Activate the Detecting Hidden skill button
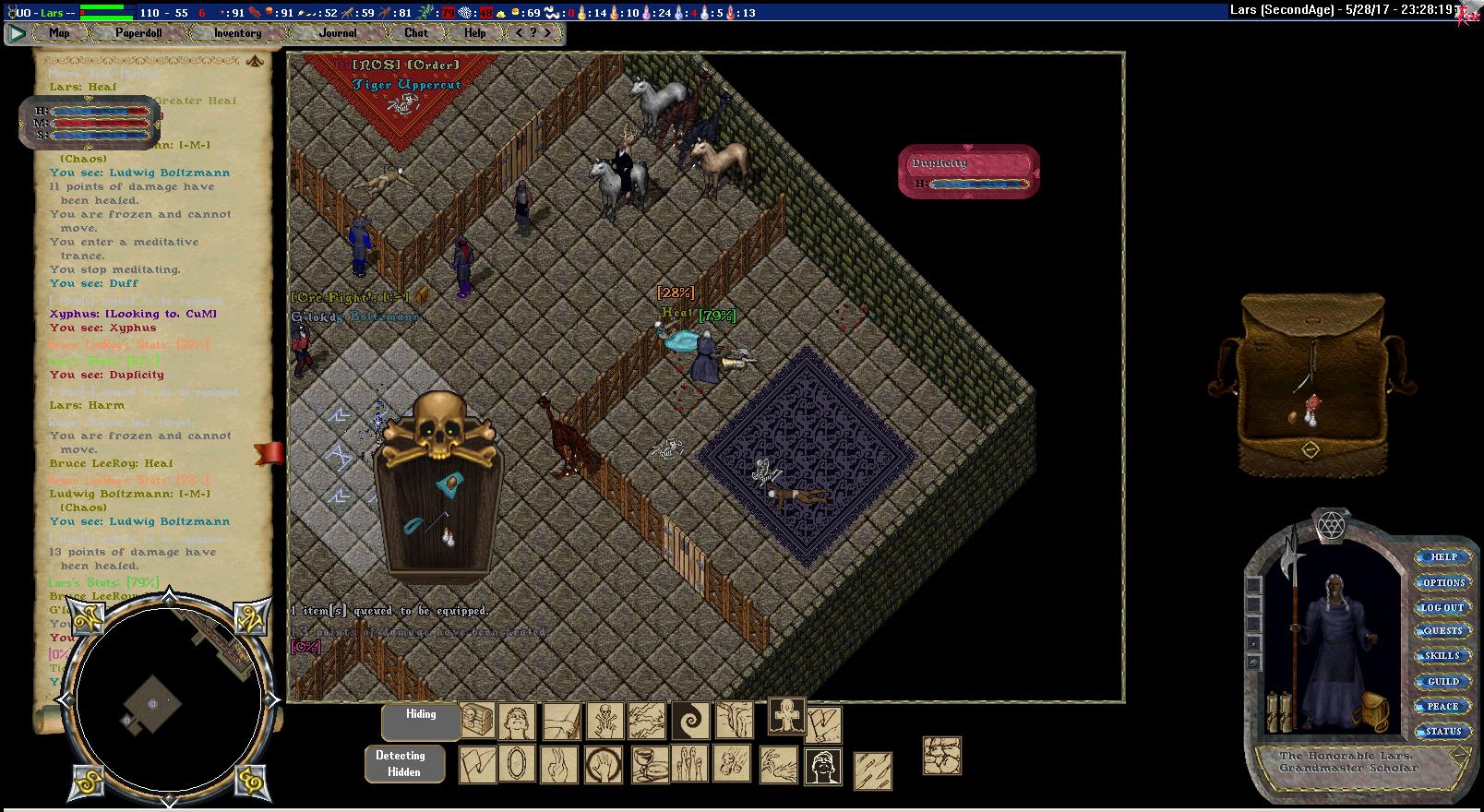The image size is (1484, 812). pyautogui.click(x=404, y=764)
